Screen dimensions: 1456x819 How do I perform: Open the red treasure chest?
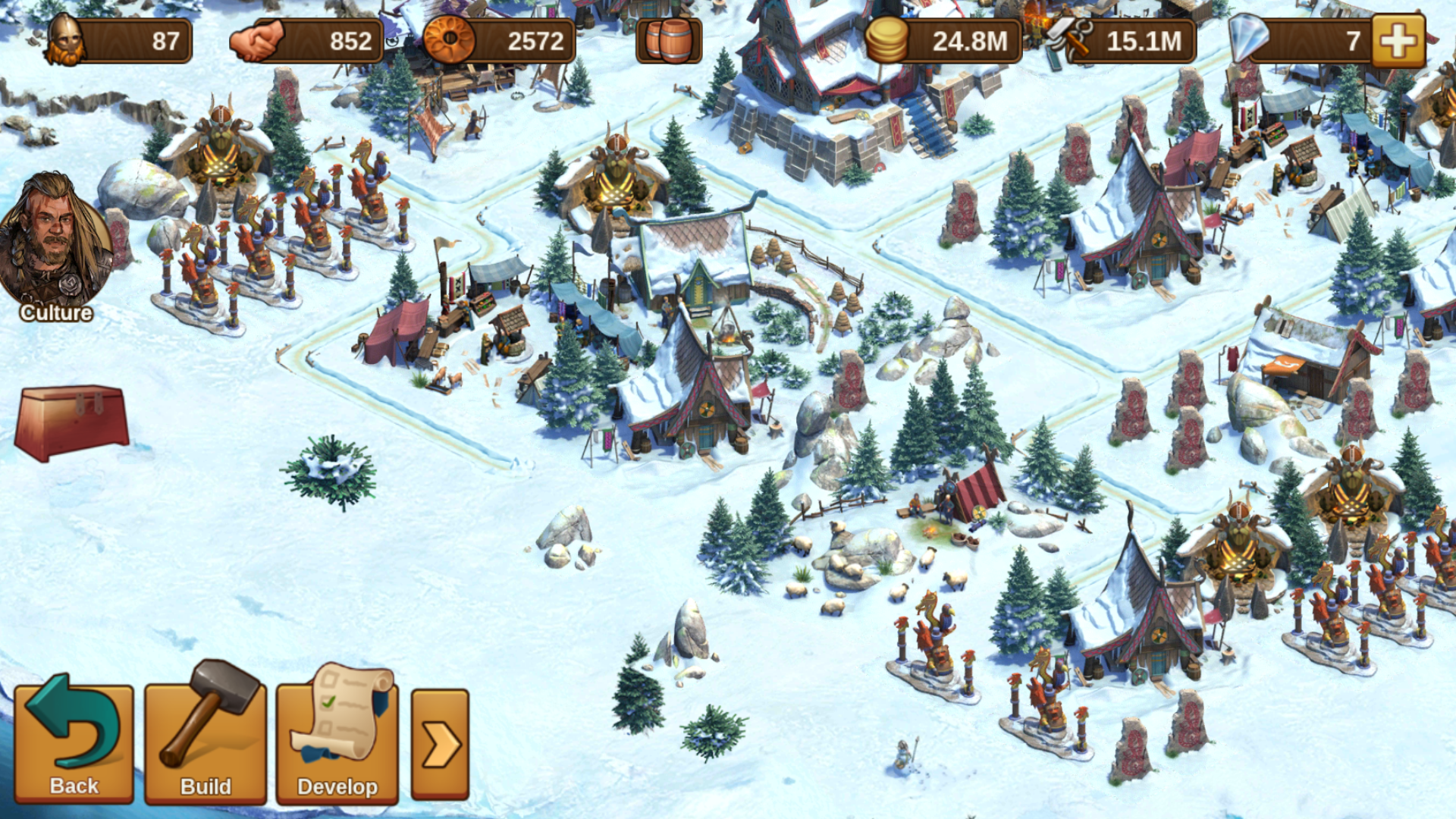pos(72,422)
